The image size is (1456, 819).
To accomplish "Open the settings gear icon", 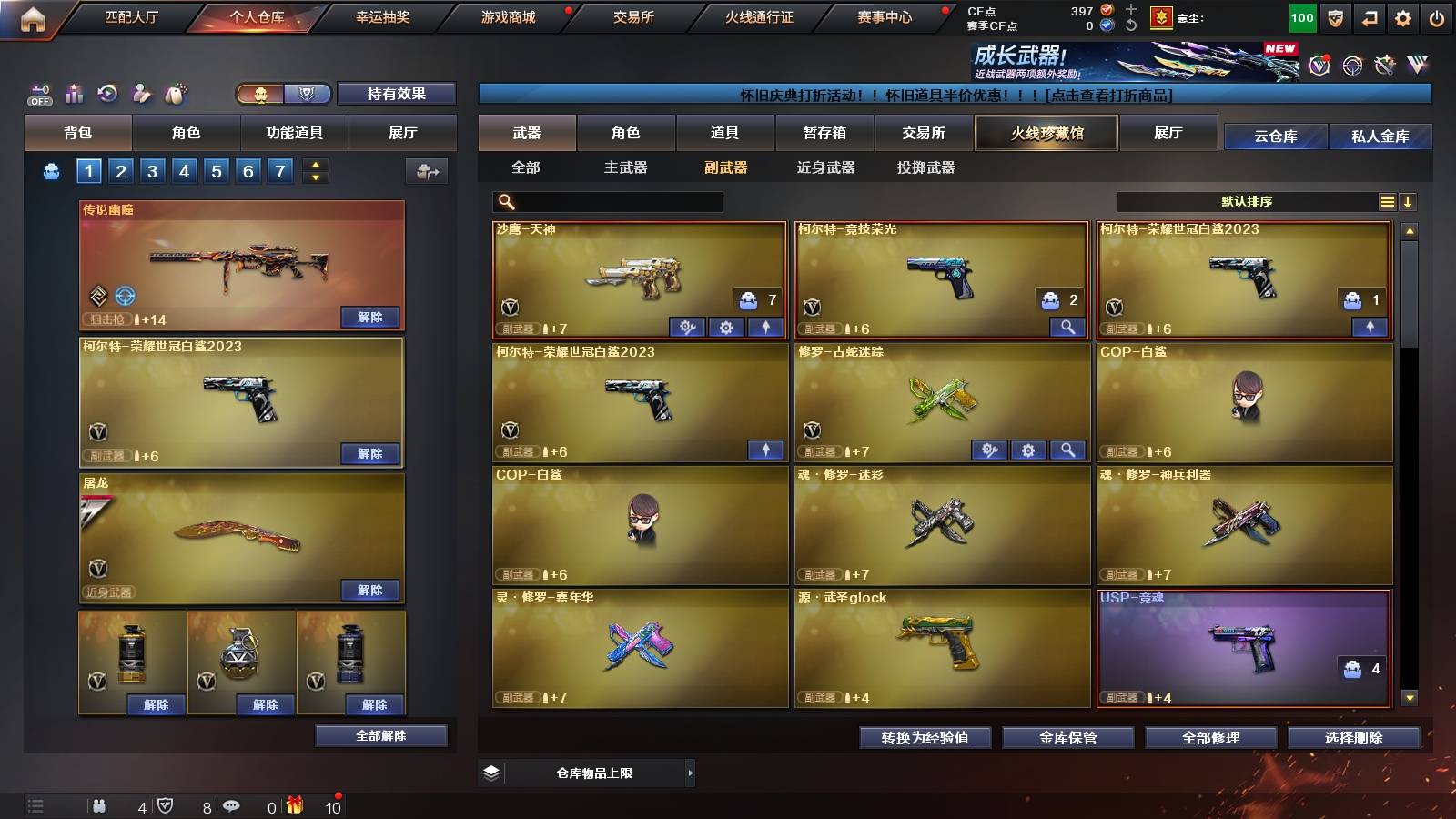I will coord(1402,15).
